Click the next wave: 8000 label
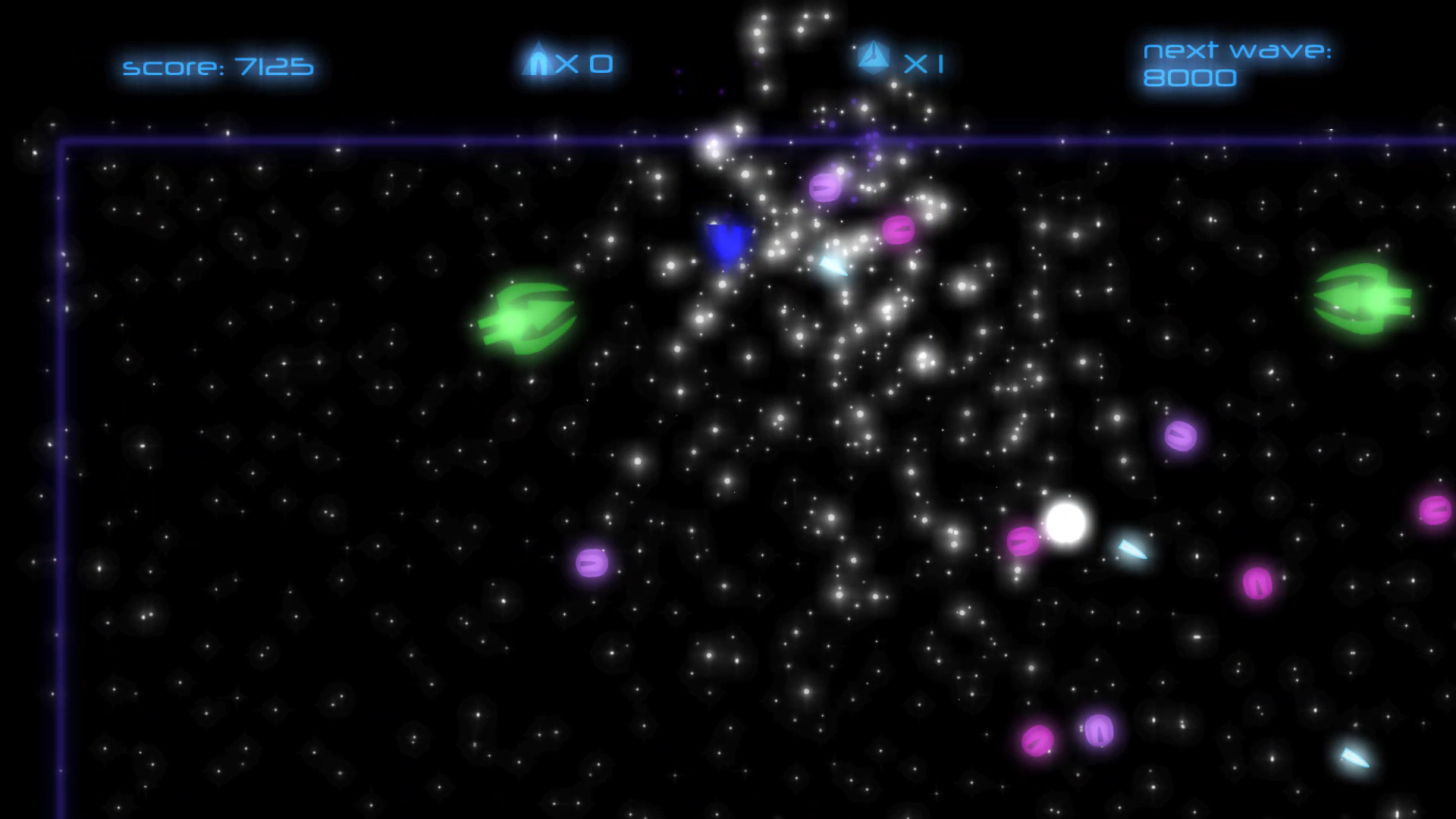 1236,64
